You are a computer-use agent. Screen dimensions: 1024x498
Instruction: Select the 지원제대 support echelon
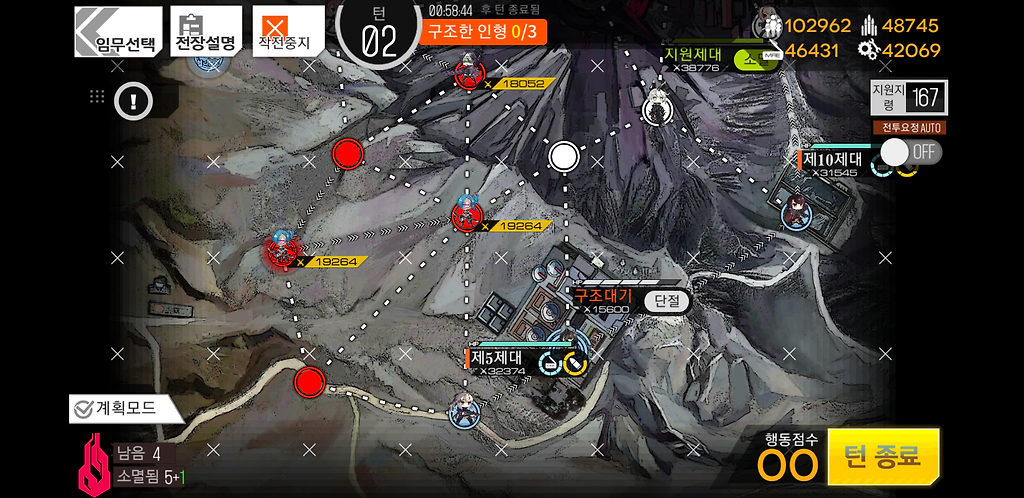click(655, 105)
